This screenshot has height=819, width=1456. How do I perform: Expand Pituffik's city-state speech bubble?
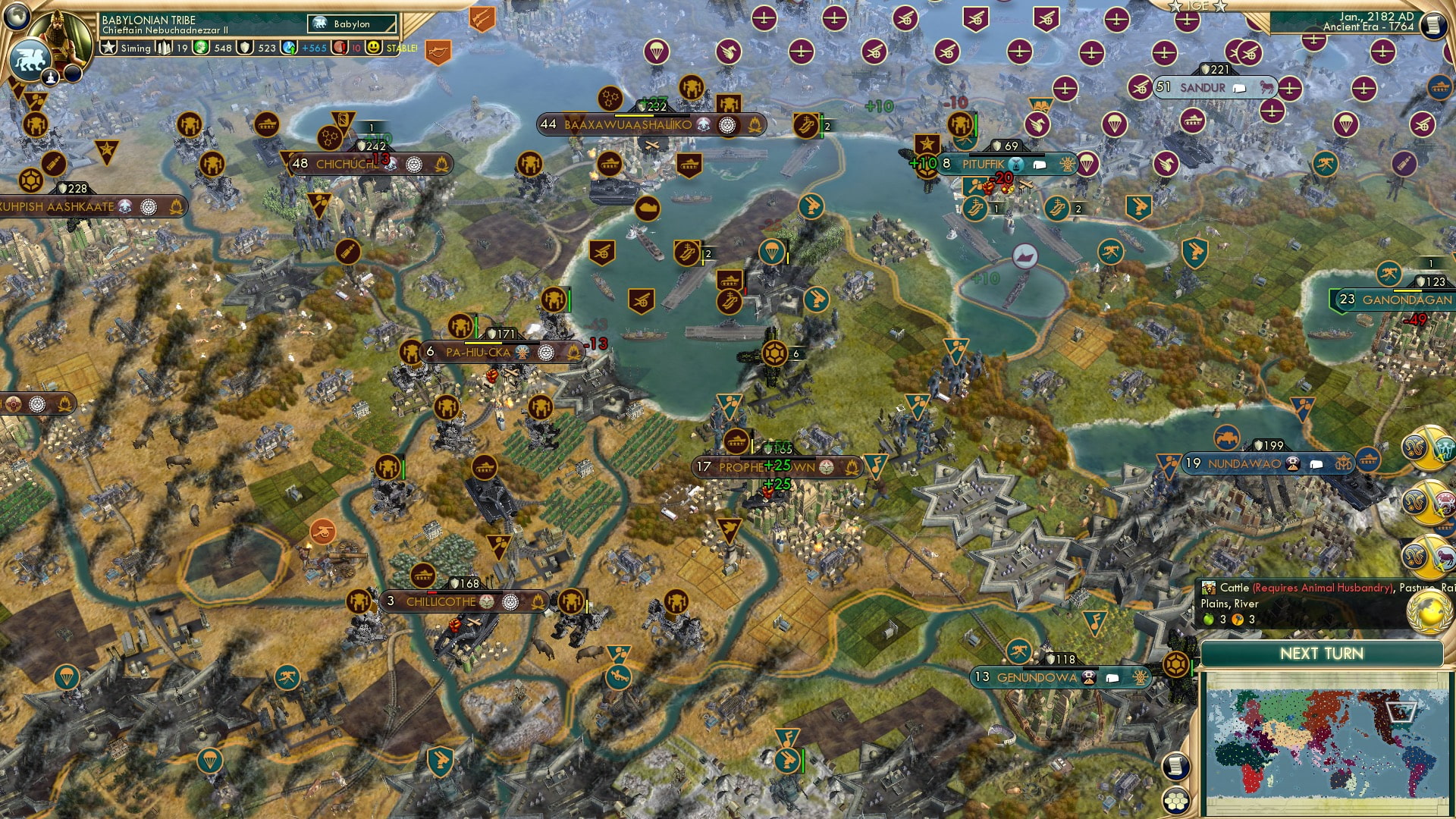point(1040,165)
